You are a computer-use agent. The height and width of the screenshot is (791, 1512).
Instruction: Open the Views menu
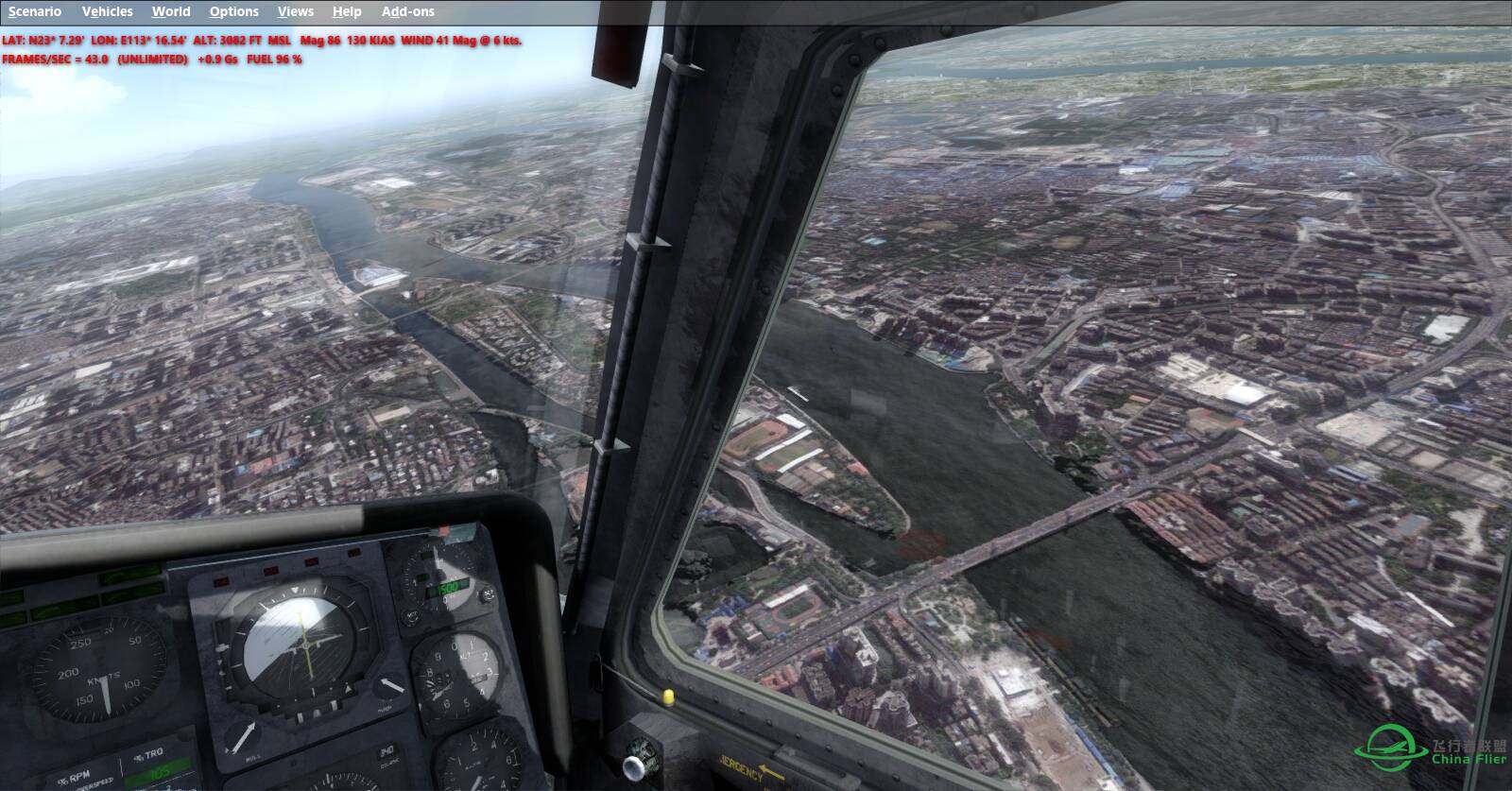point(296,11)
